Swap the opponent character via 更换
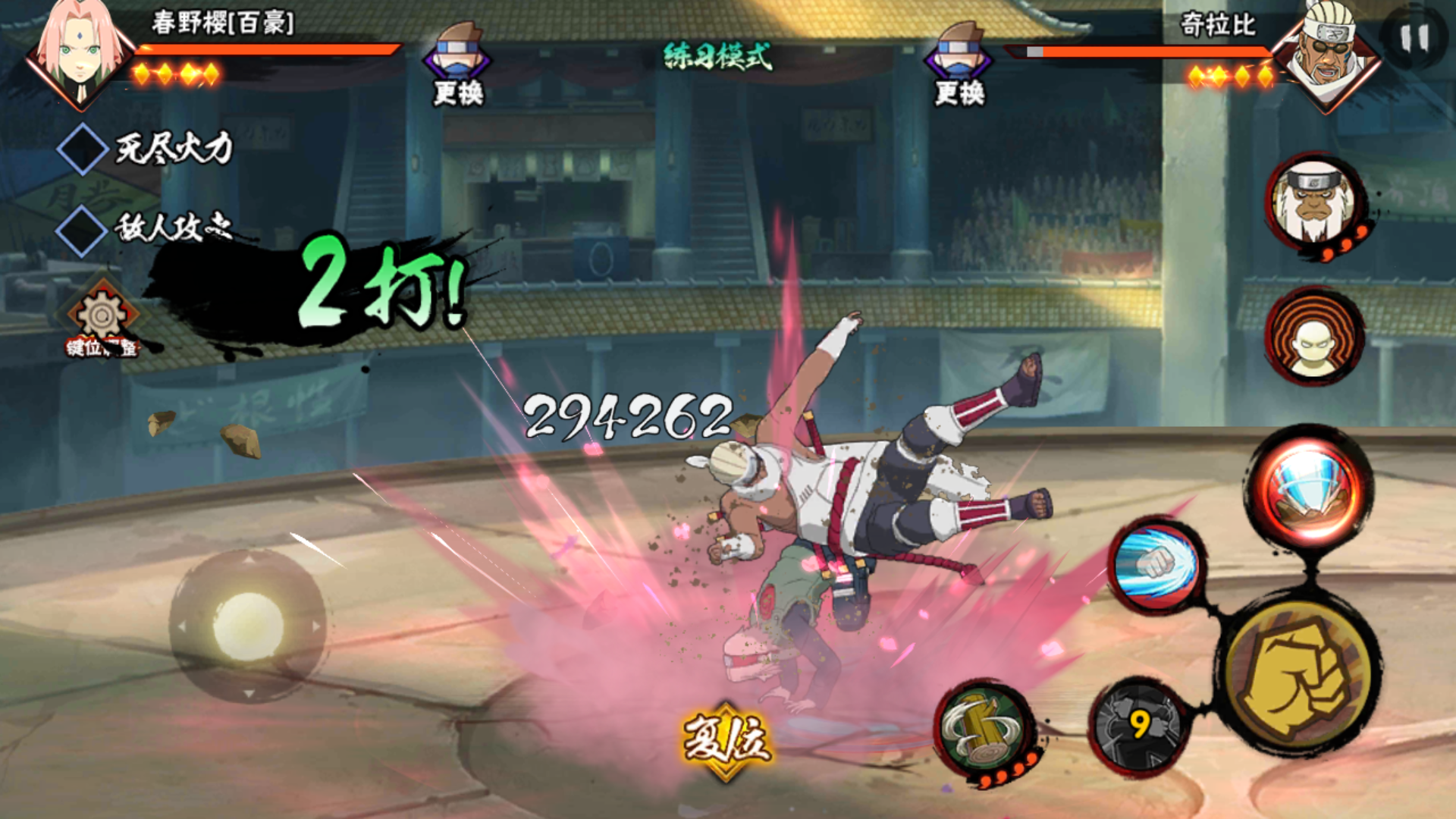This screenshot has width=1456, height=819. 959,64
